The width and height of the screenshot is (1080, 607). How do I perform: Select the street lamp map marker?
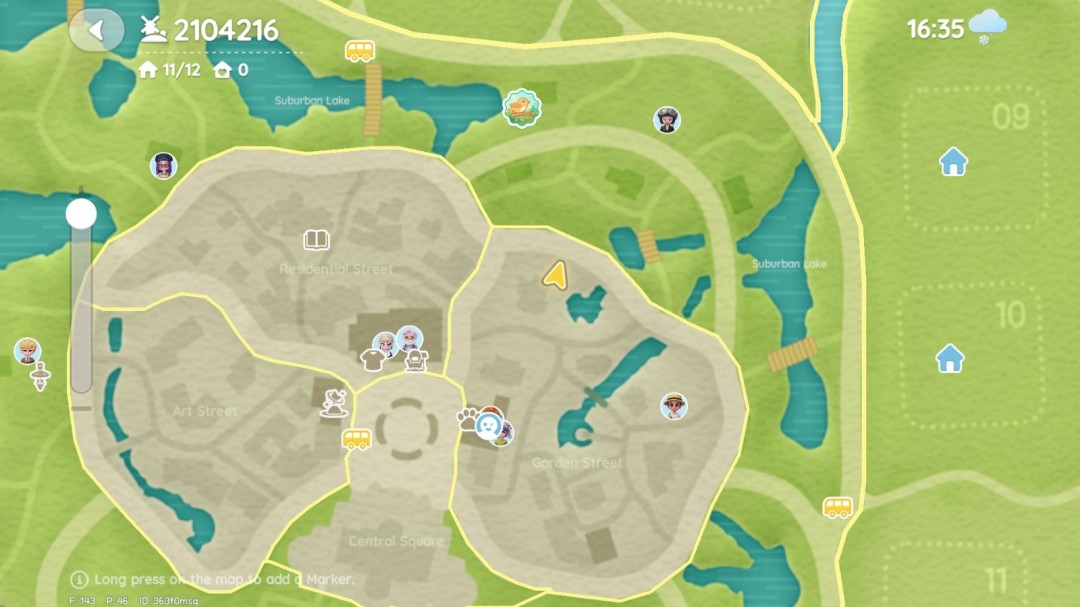pyautogui.click(x=40, y=377)
